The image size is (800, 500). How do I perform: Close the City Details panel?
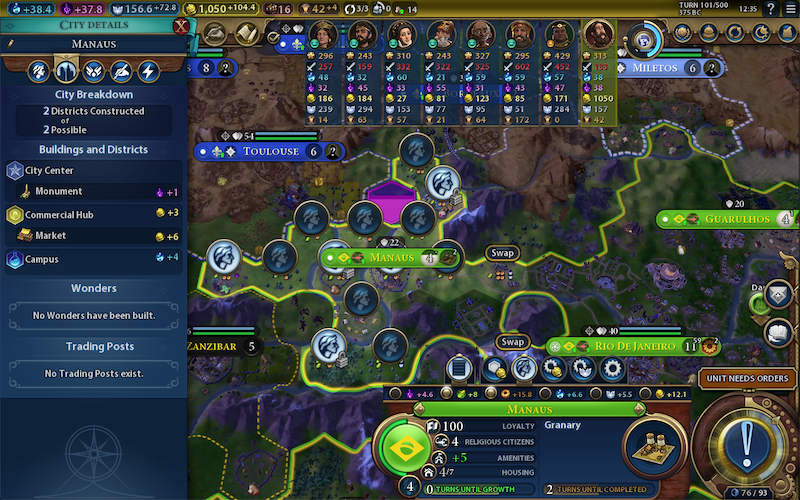click(181, 26)
